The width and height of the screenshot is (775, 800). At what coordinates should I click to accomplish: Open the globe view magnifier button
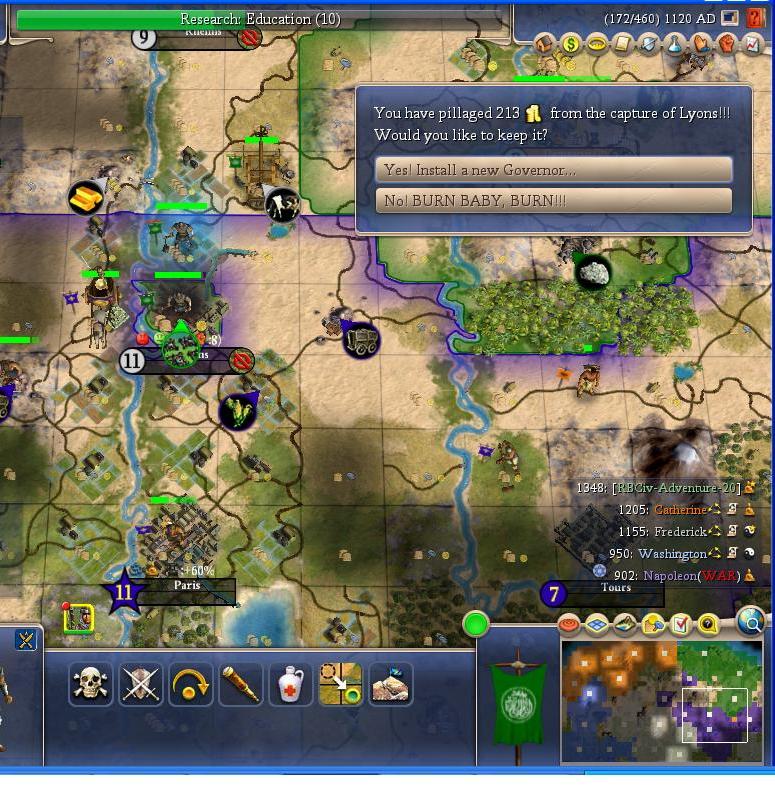(x=751, y=622)
